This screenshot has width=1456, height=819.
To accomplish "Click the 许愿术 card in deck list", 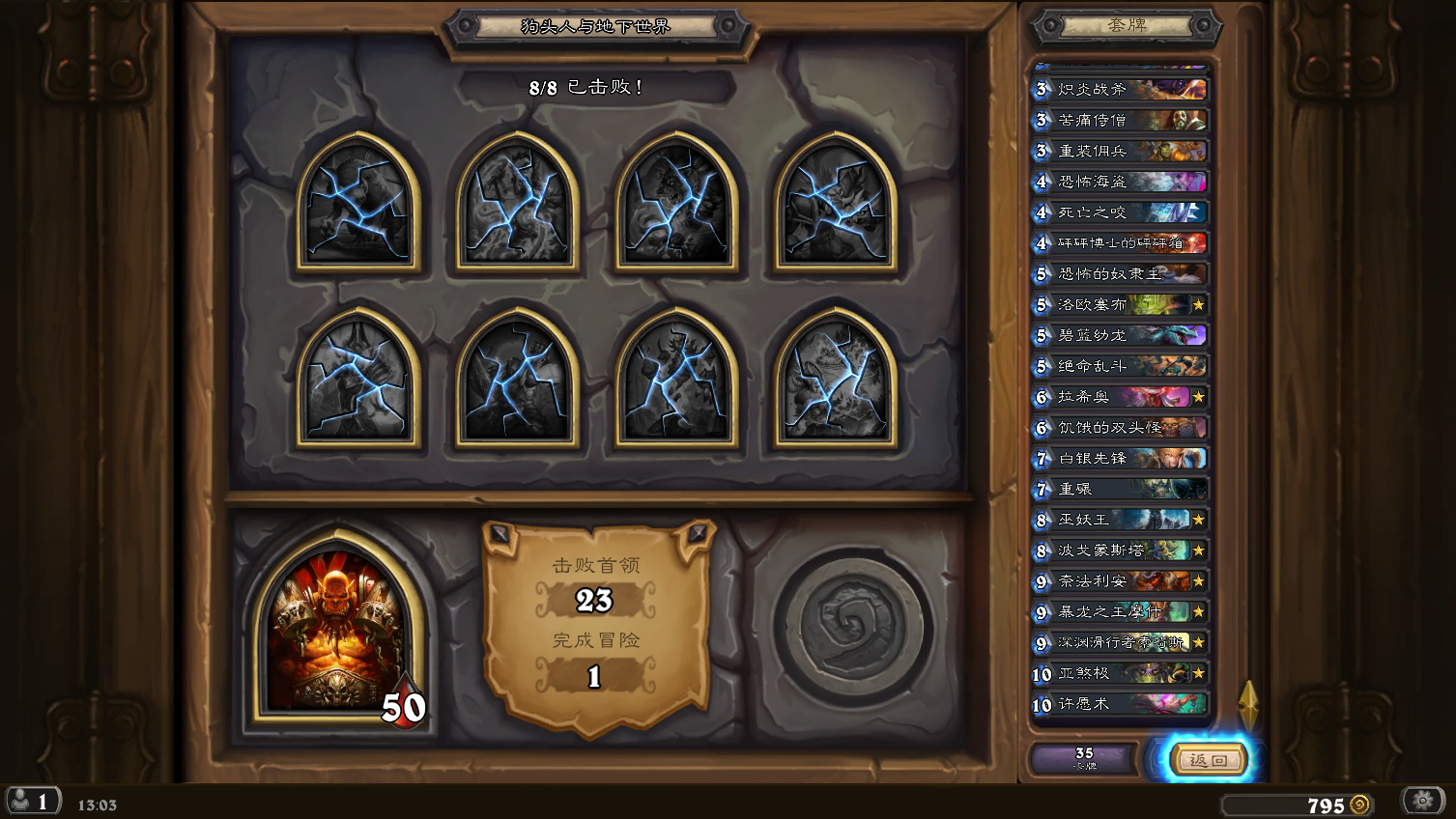I will click(1121, 705).
